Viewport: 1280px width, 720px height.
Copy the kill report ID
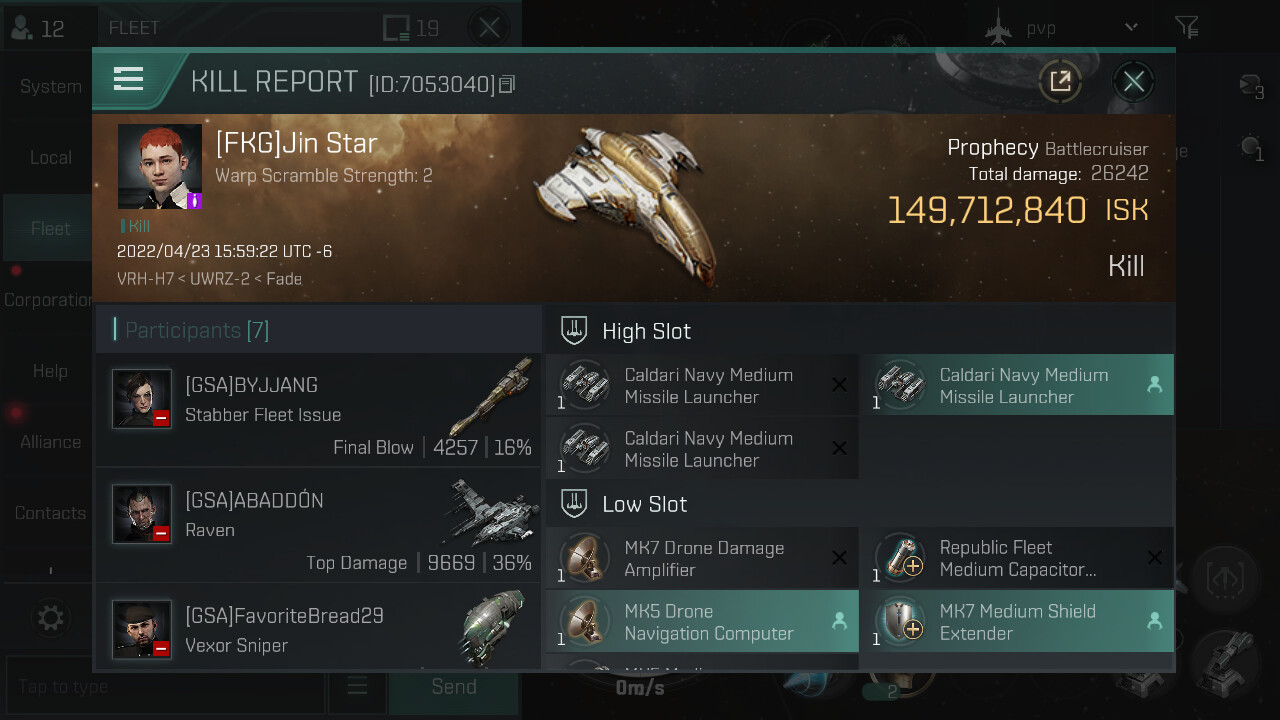507,85
